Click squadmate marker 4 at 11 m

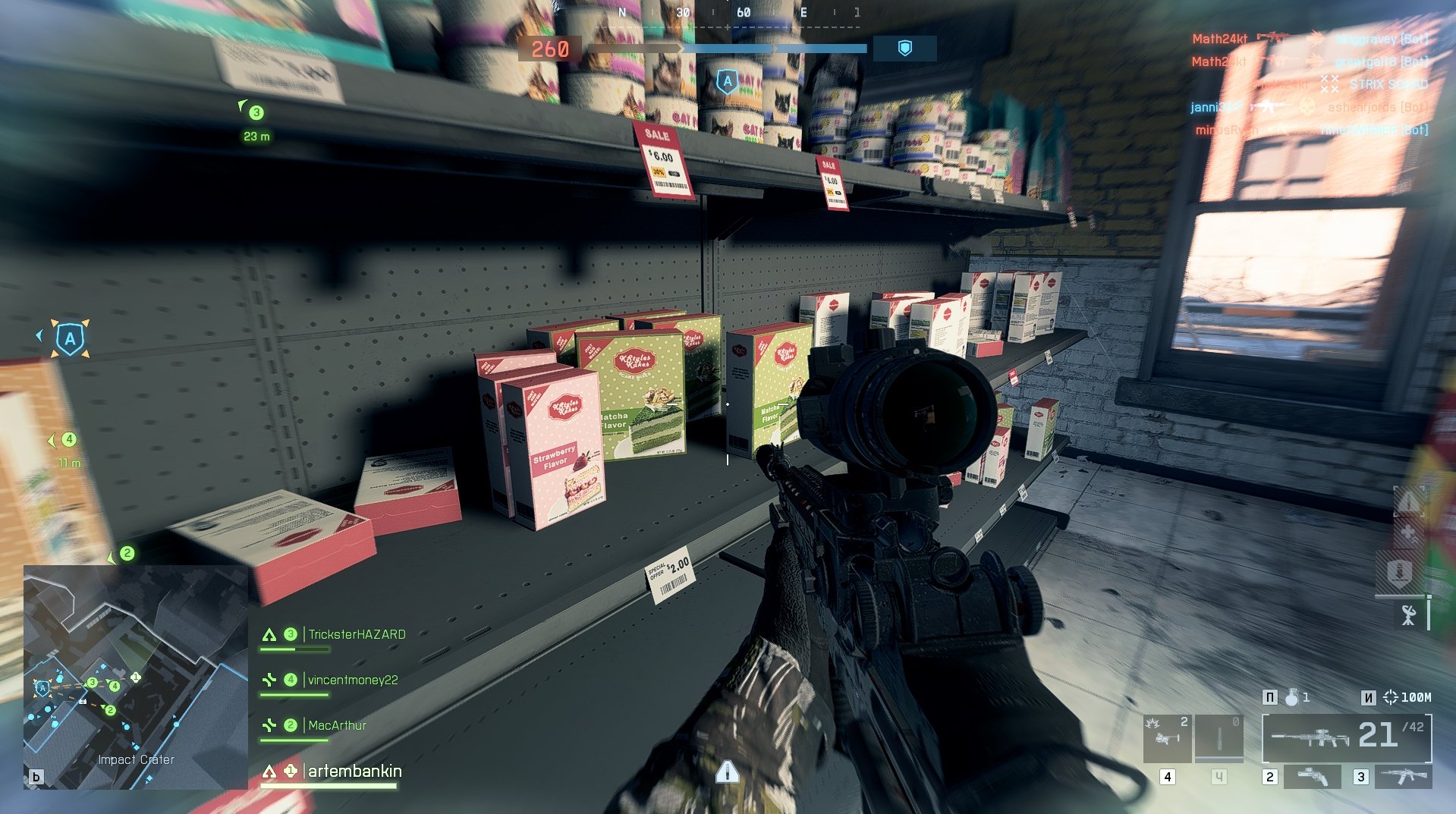(69, 439)
